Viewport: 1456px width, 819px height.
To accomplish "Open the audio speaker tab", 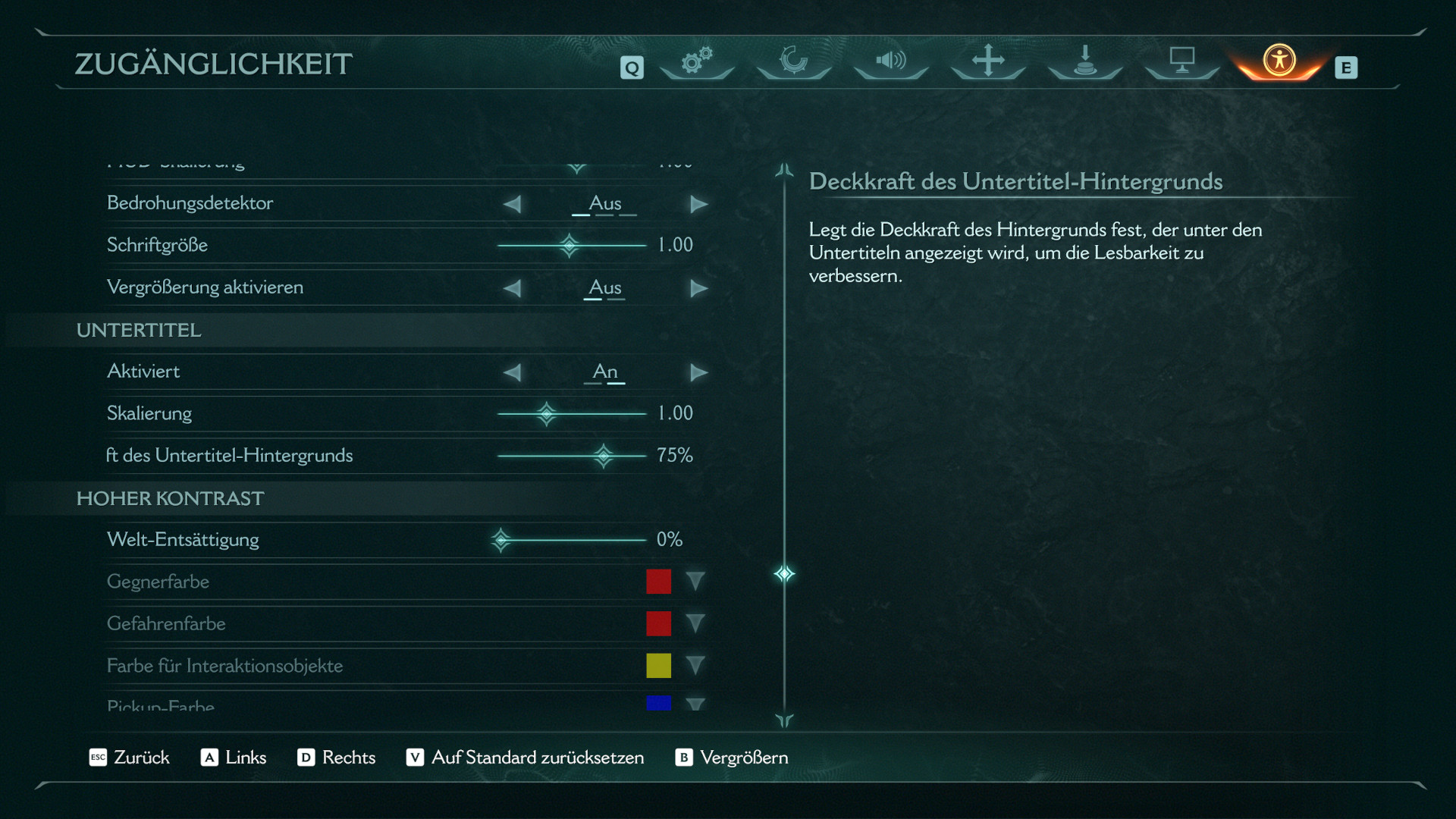I will (891, 60).
